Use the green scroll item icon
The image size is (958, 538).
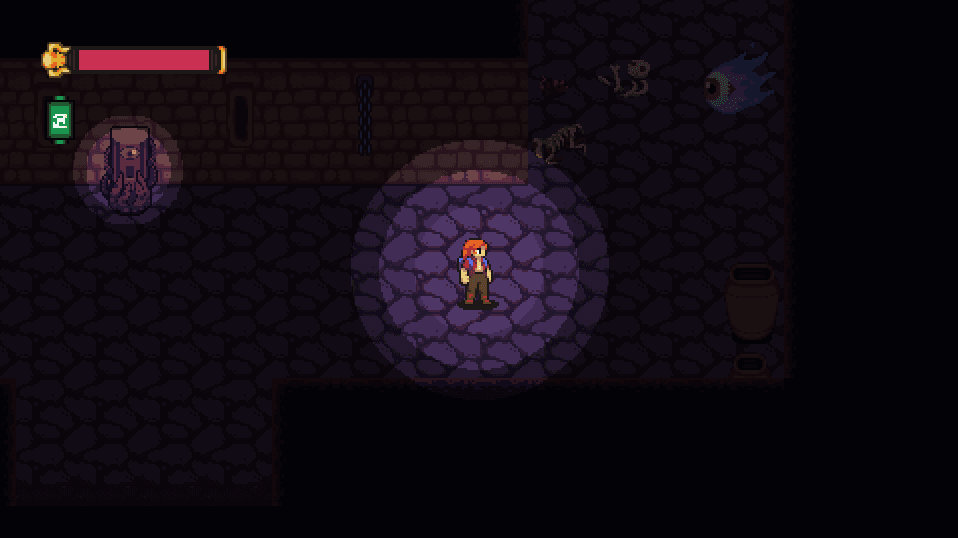coord(60,120)
